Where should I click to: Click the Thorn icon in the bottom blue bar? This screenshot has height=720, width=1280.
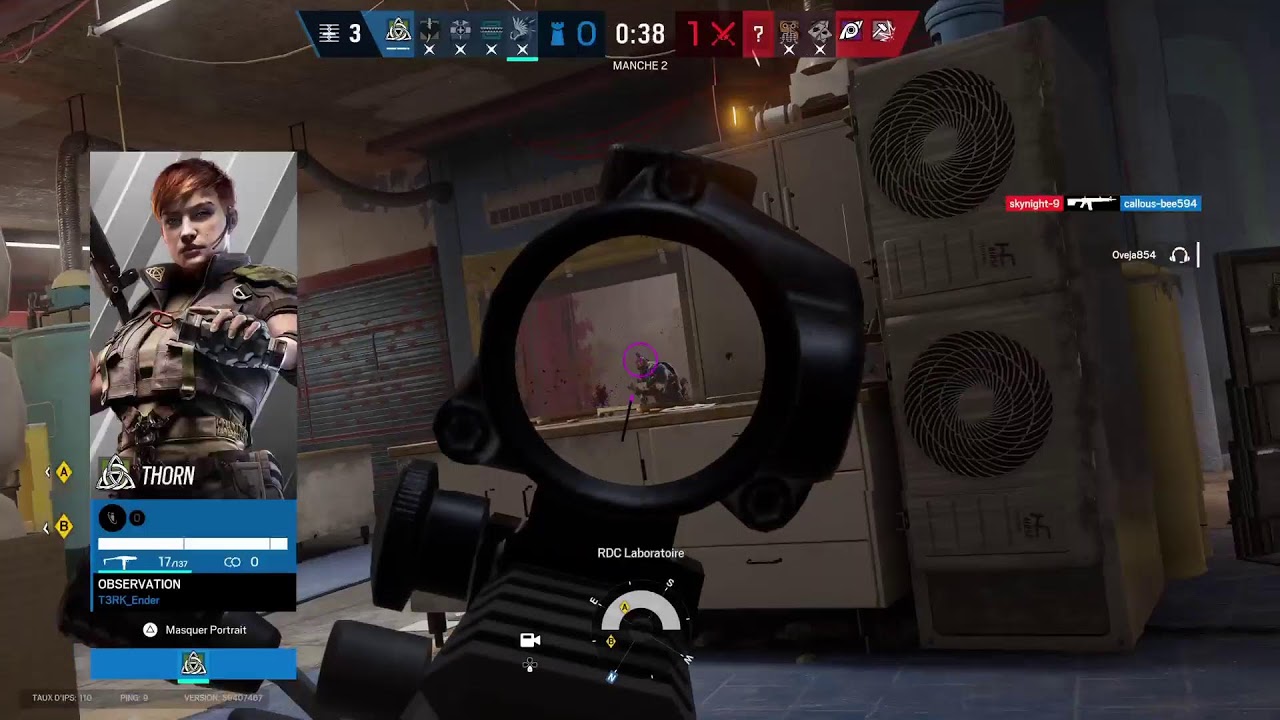193,664
